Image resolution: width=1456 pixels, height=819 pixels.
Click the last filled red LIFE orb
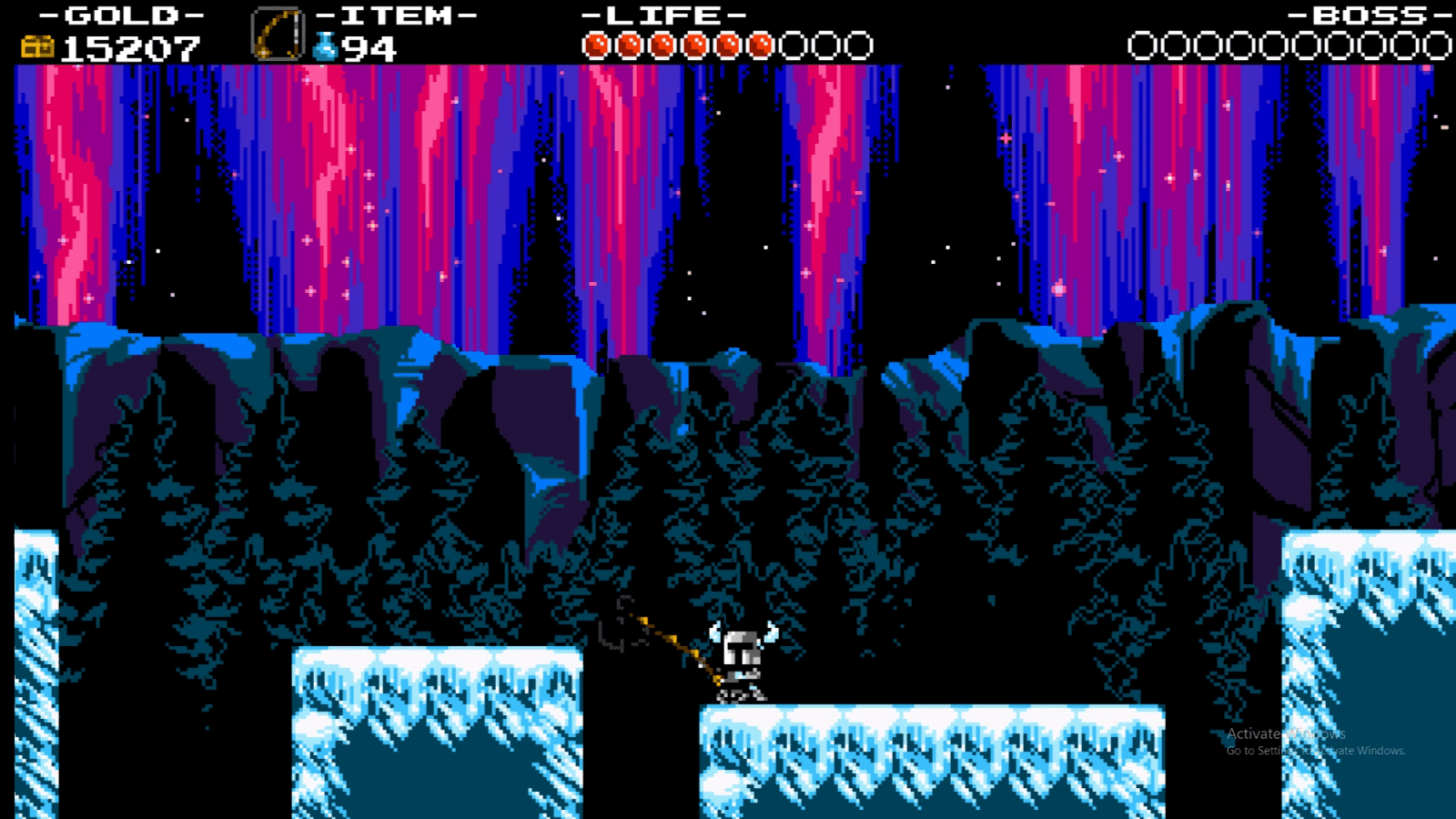point(763,42)
